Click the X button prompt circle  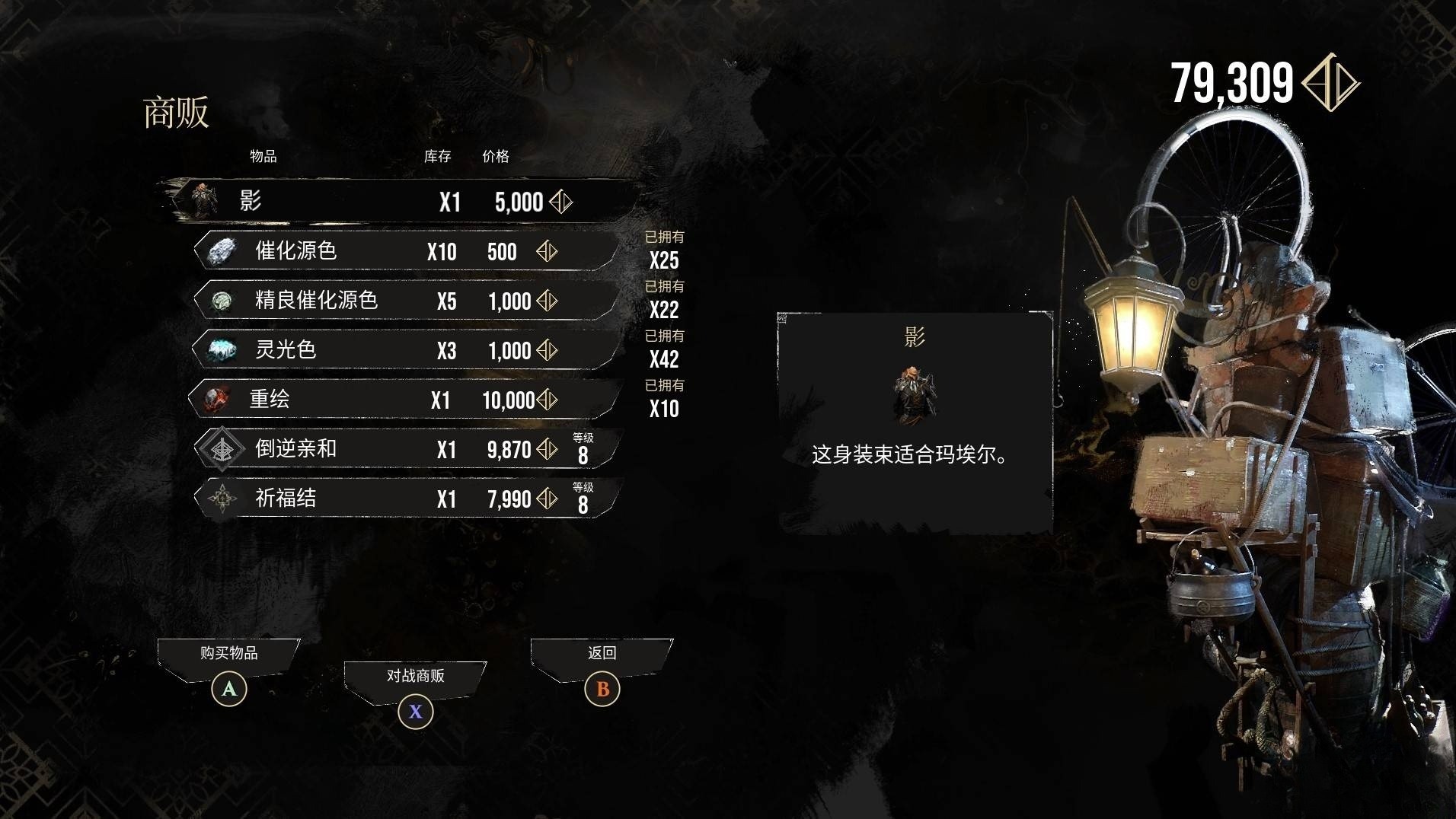415,712
